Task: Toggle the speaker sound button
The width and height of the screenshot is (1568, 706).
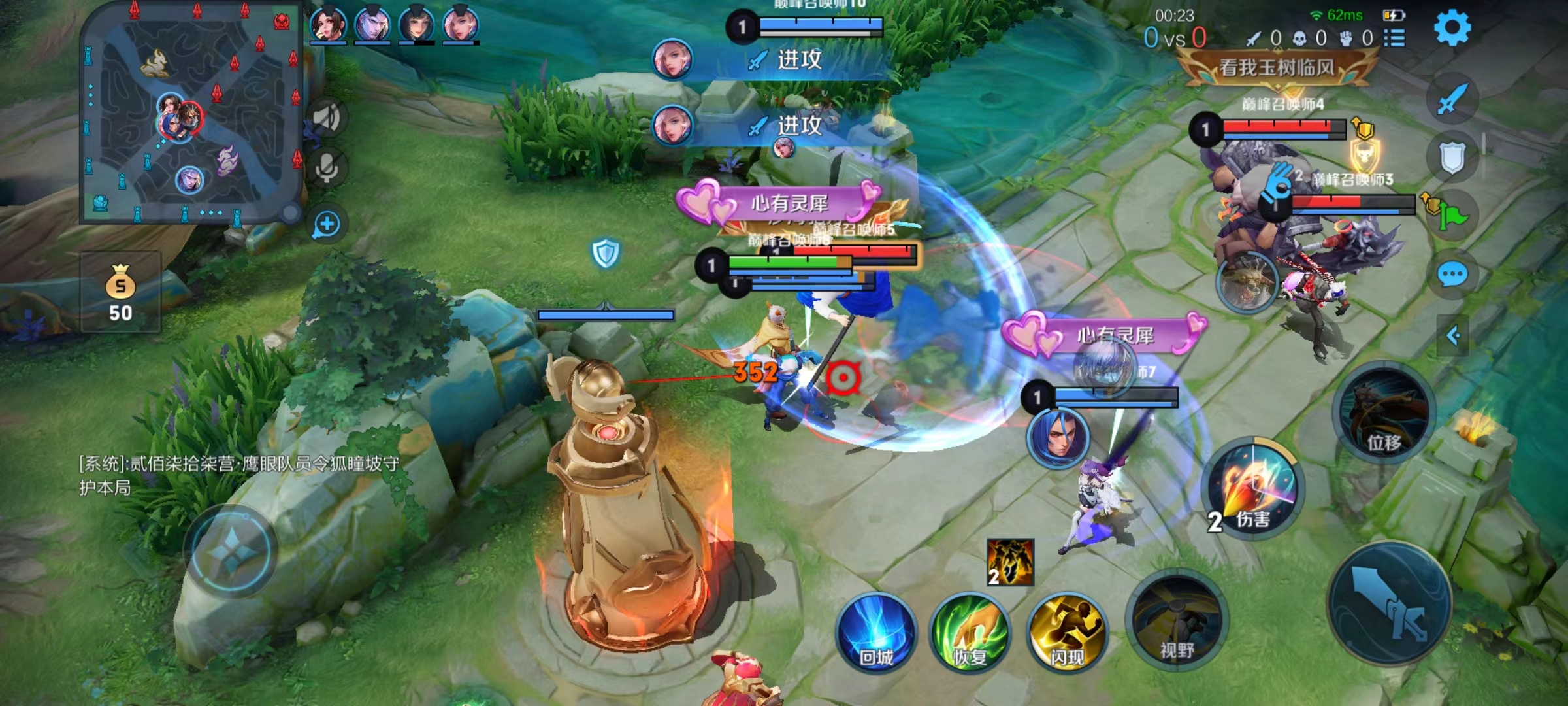Action: point(326,118)
